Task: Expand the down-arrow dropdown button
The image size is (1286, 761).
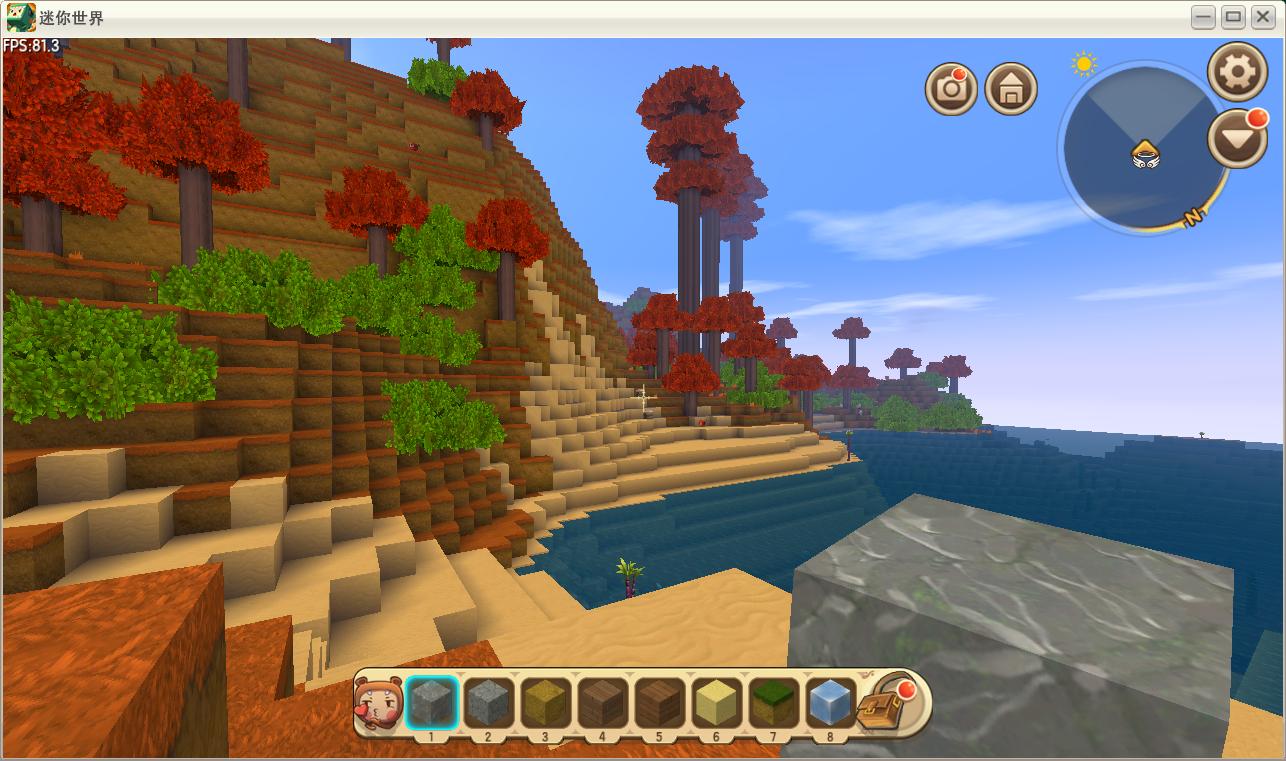Action: click(x=1237, y=139)
